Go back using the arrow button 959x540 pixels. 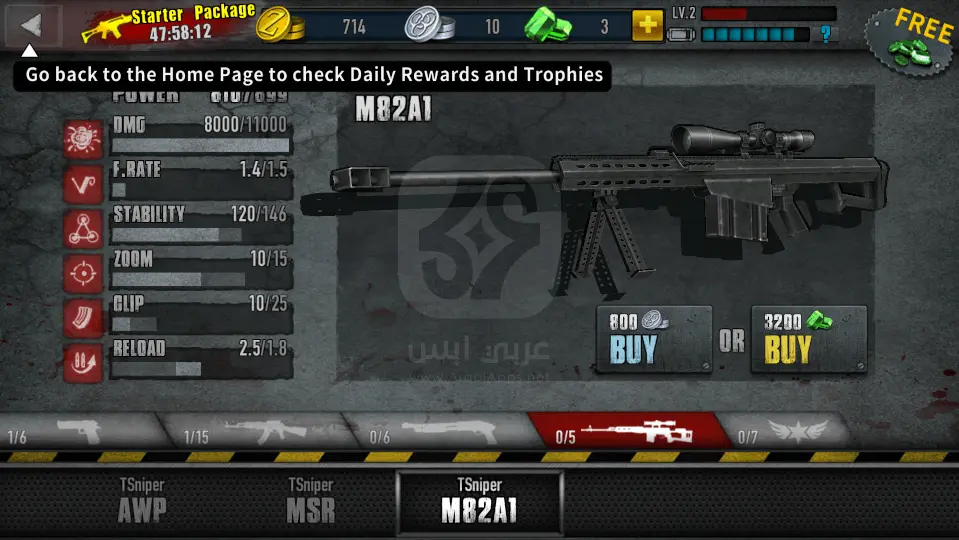[32, 25]
